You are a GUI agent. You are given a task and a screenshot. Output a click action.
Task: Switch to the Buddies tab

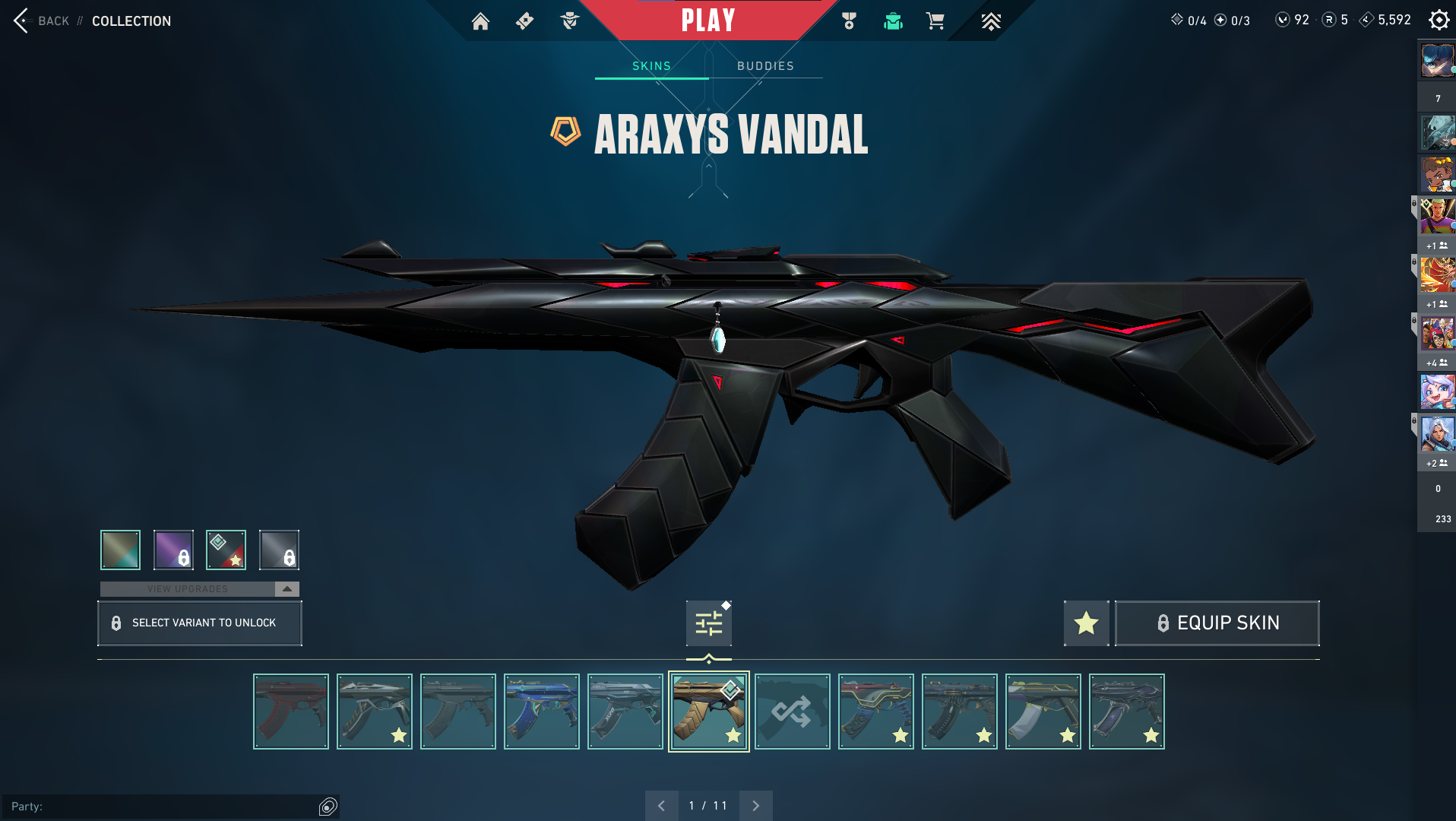click(765, 66)
